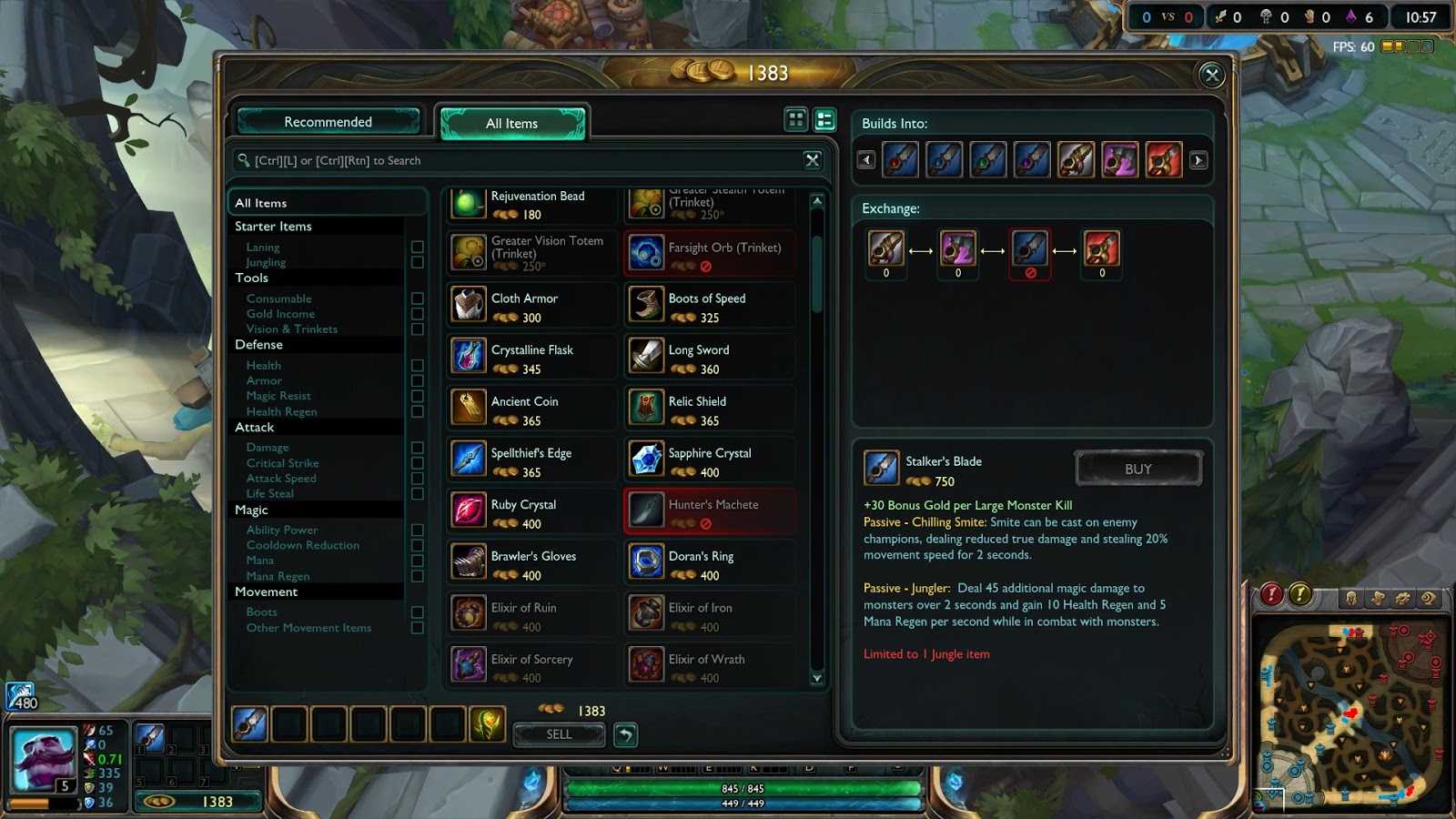1456x819 pixels.
Task: Undo the last shop purchase
Action: click(x=626, y=734)
